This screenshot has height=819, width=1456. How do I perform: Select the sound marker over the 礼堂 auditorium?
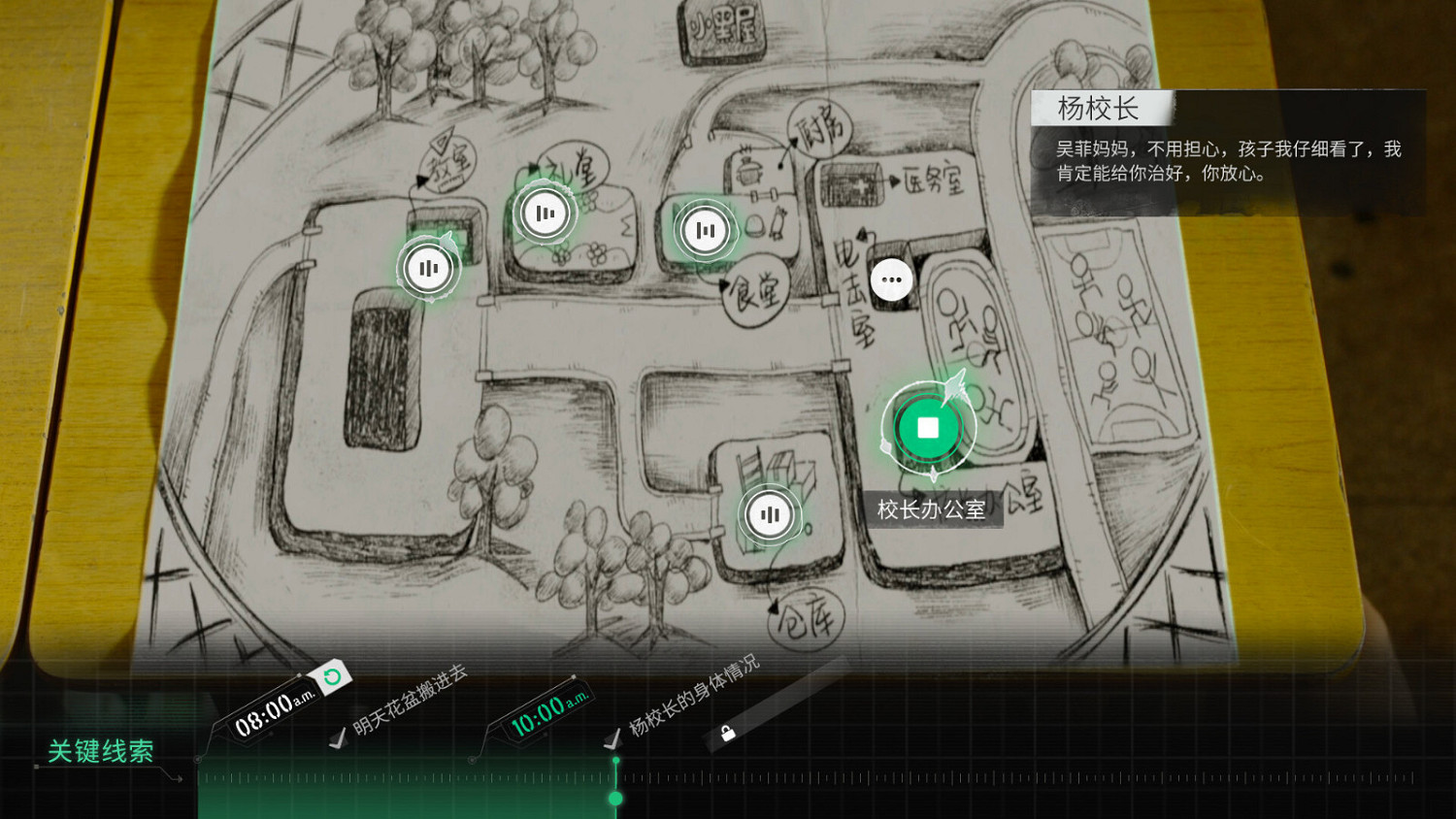[545, 212]
